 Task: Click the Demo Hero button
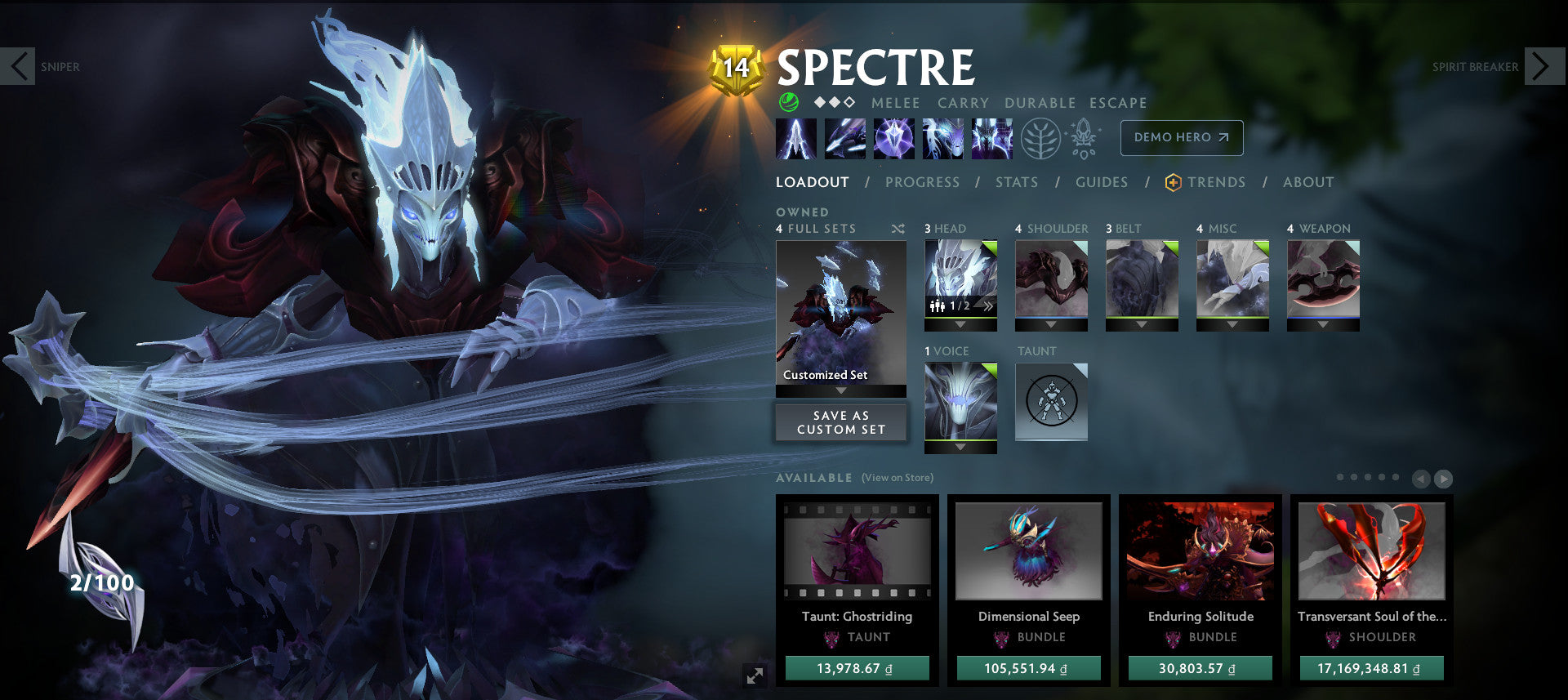[x=1181, y=138]
